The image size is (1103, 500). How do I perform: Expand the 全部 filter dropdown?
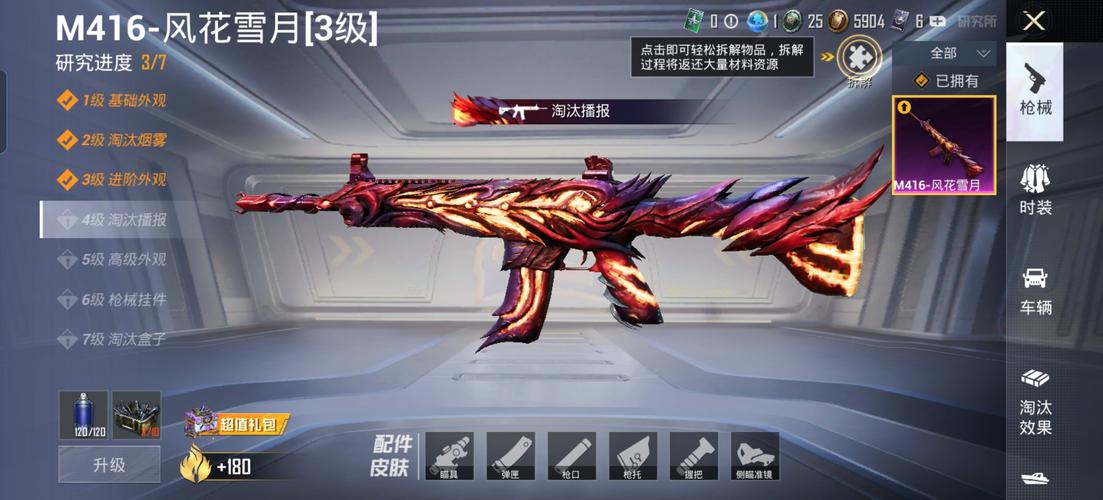944,53
